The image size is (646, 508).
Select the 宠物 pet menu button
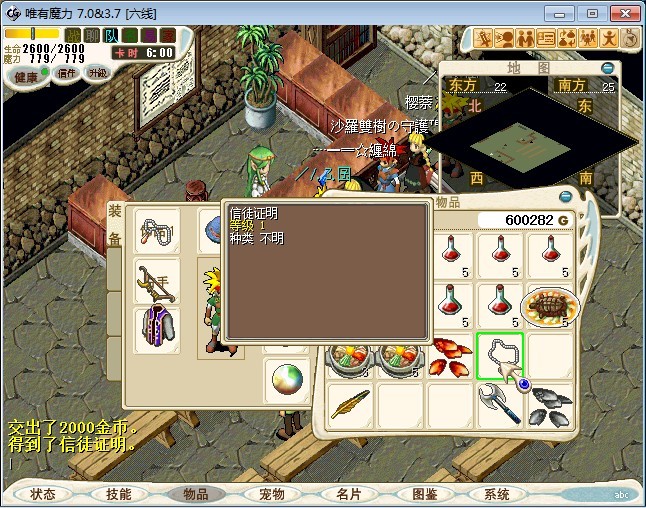[x=272, y=494]
